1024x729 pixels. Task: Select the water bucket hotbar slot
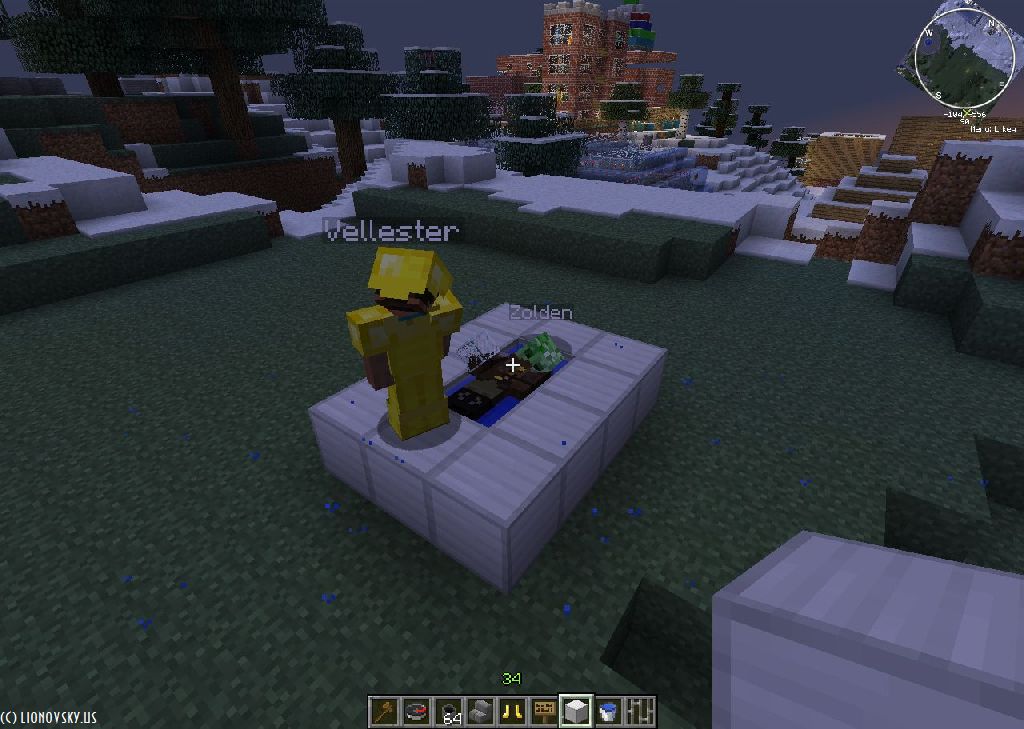coord(608,711)
